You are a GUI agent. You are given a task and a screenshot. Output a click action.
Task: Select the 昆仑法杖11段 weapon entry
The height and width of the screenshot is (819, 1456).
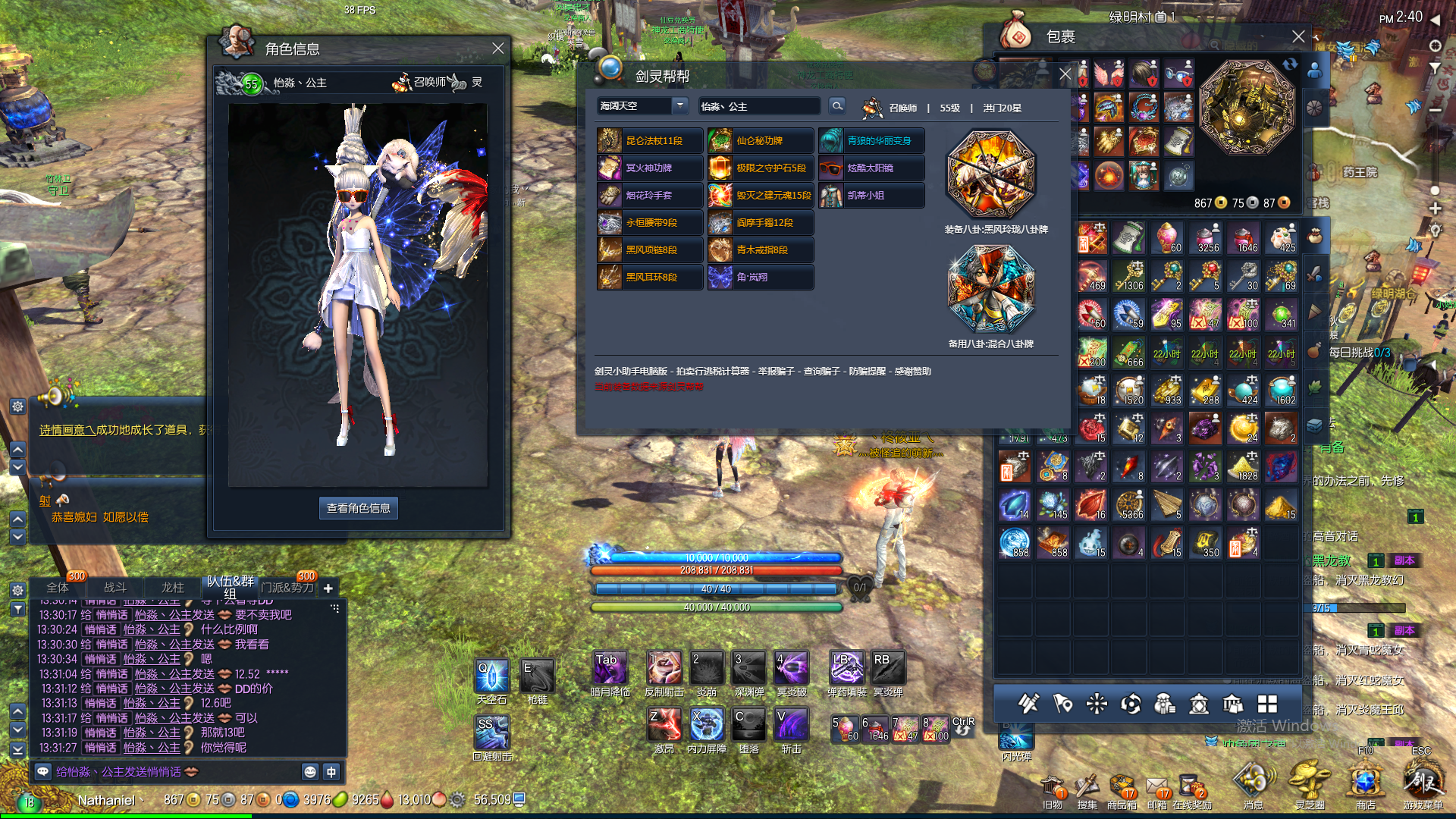tap(650, 141)
